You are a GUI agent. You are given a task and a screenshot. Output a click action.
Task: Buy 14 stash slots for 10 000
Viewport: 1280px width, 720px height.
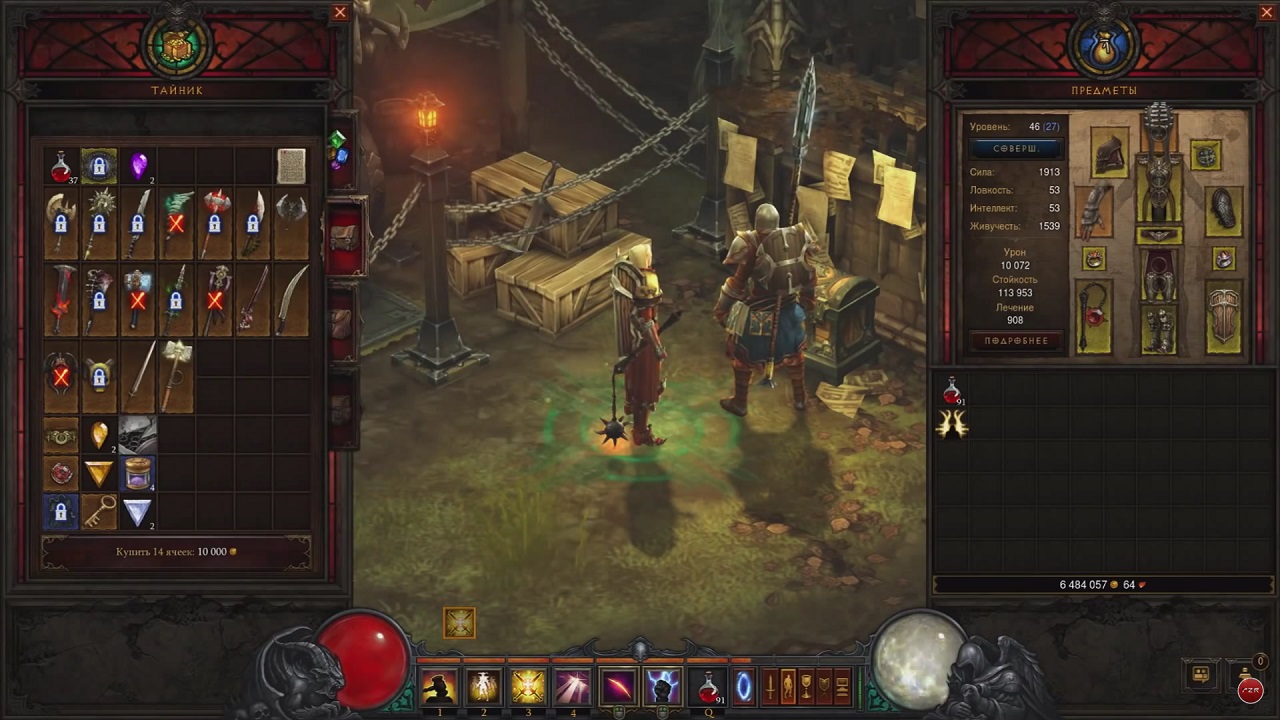coord(176,552)
